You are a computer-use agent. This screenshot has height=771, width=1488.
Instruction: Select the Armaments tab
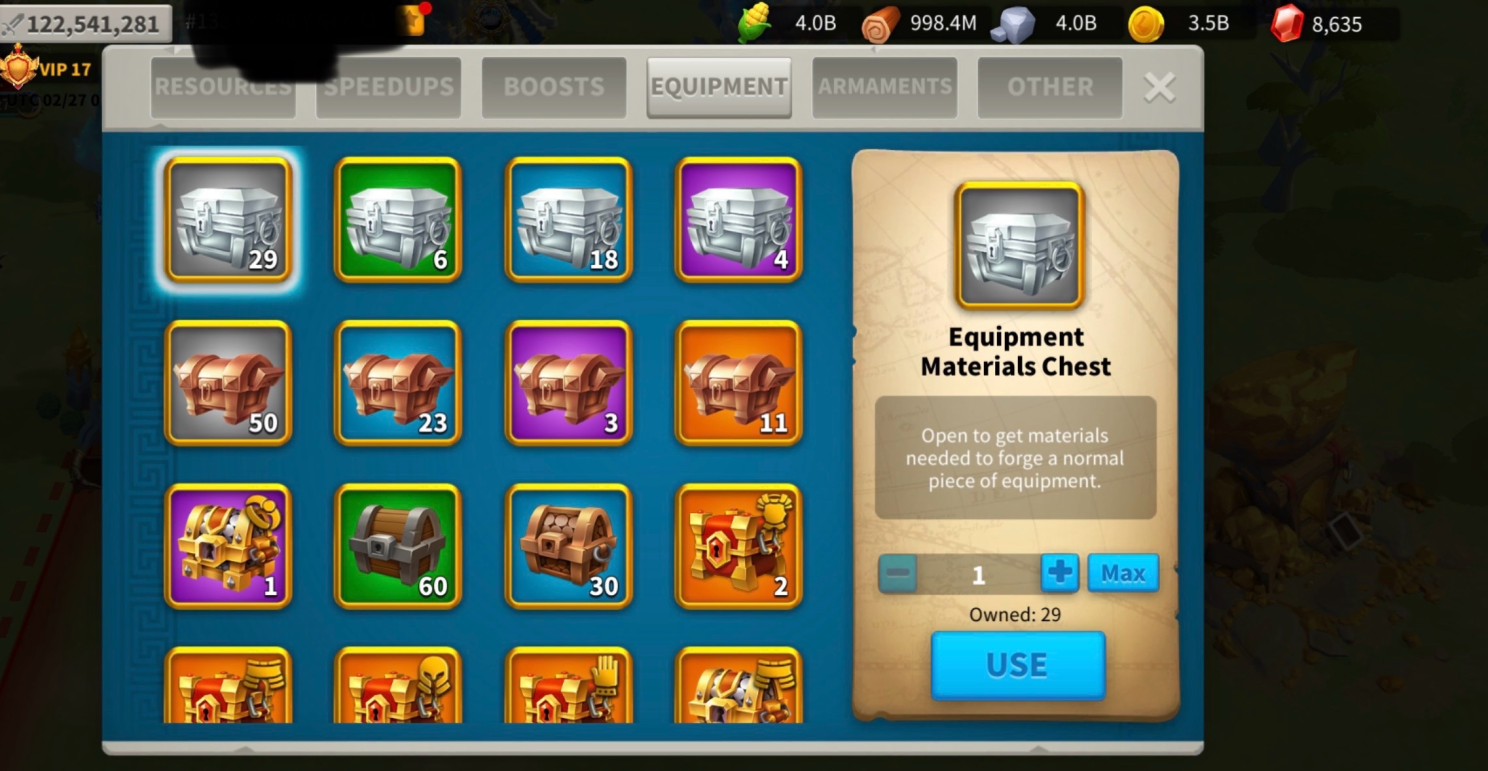coord(884,87)
